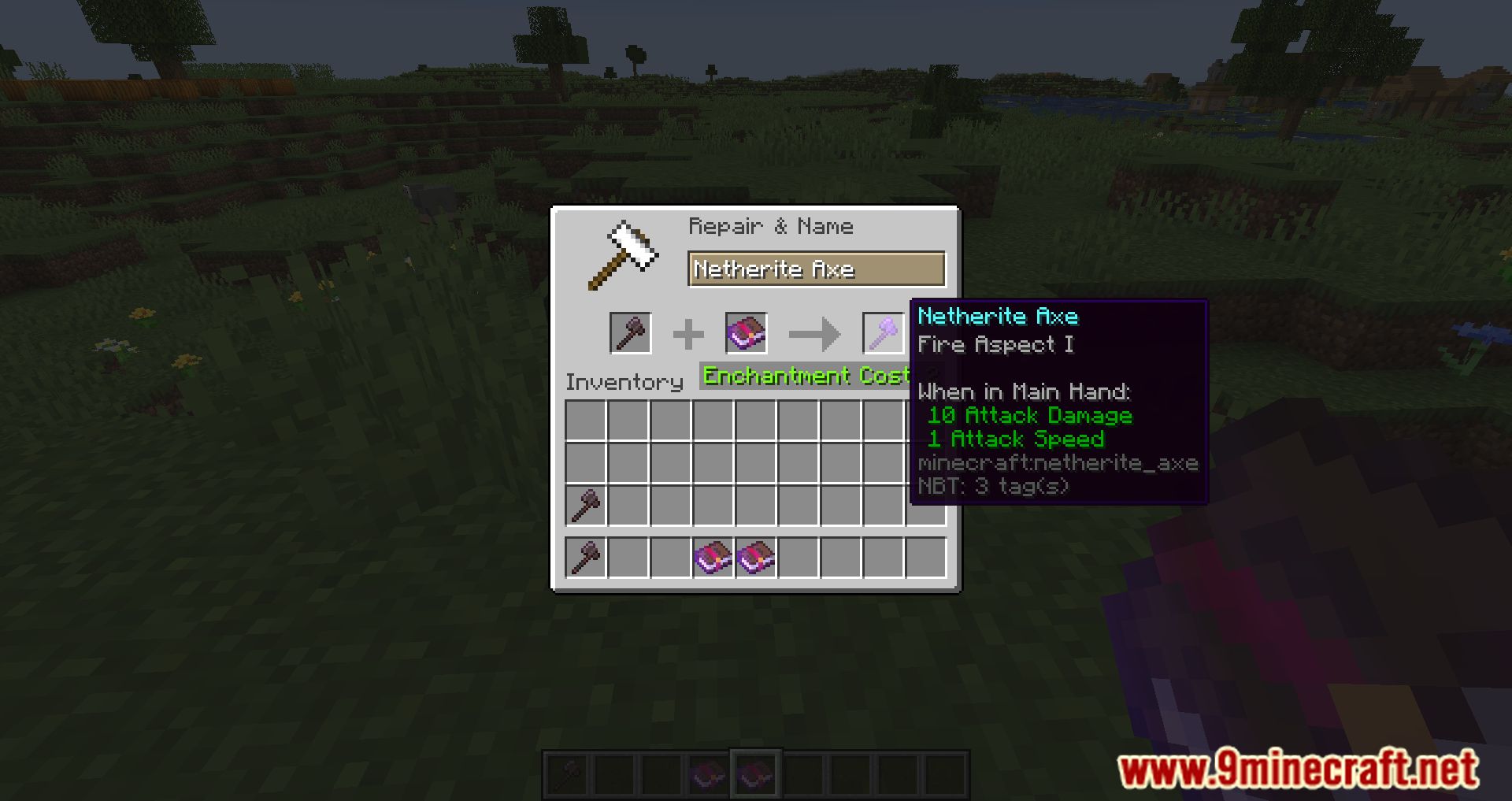Click the Fire Aspect I tooltip line
Screen dimensions: 1512x801
click(x=996, y=344)
